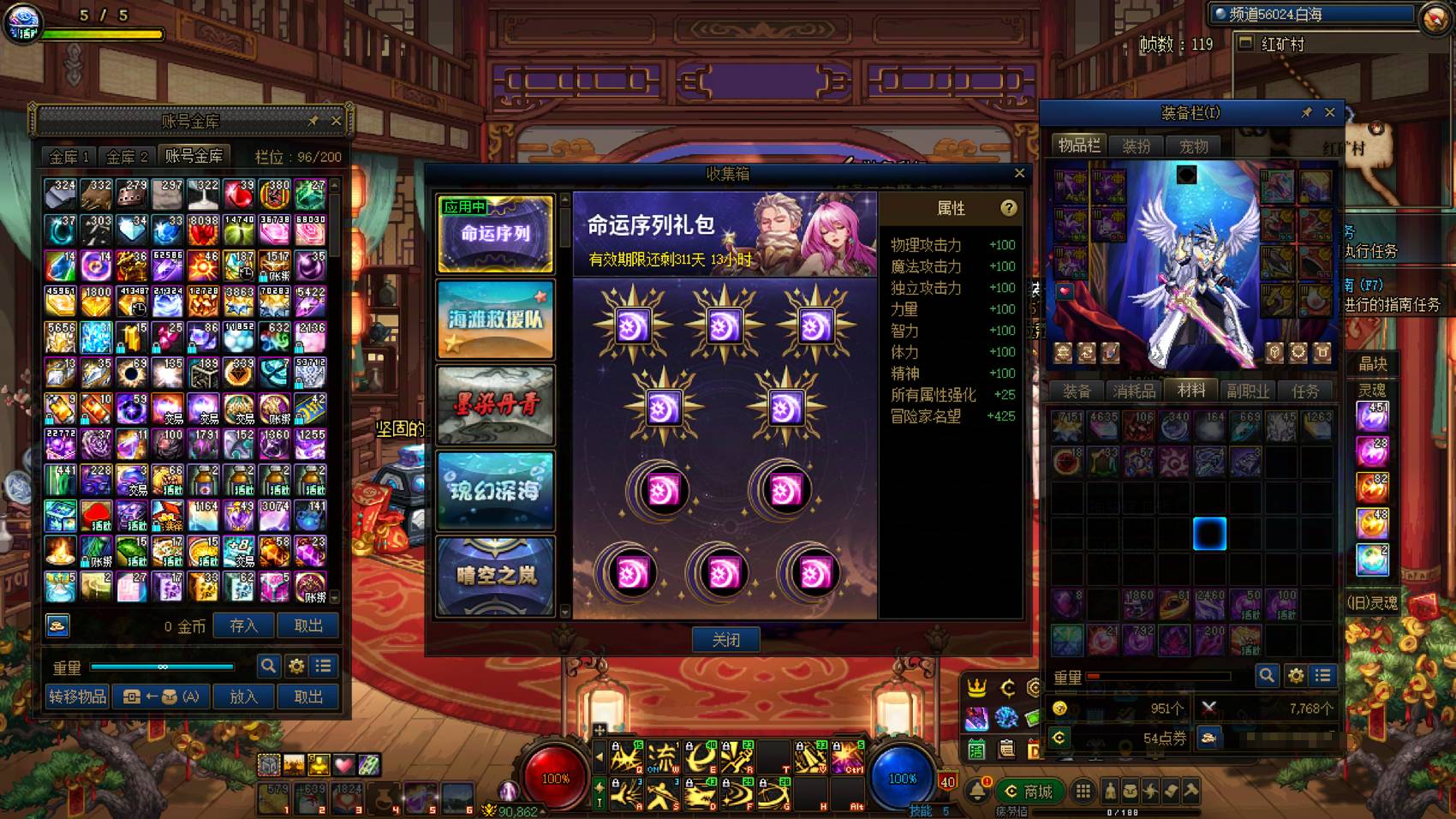
Task: Click the storage-to-inventory (A) transfer icon
Action: coord(158,696)
